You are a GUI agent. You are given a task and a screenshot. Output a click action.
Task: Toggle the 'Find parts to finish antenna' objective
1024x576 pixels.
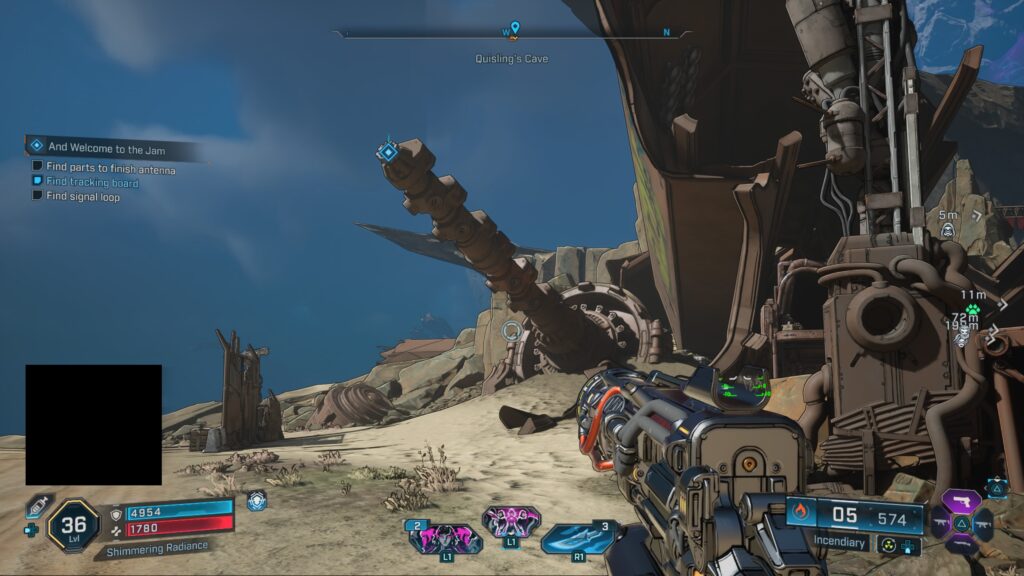click(38, 167)
